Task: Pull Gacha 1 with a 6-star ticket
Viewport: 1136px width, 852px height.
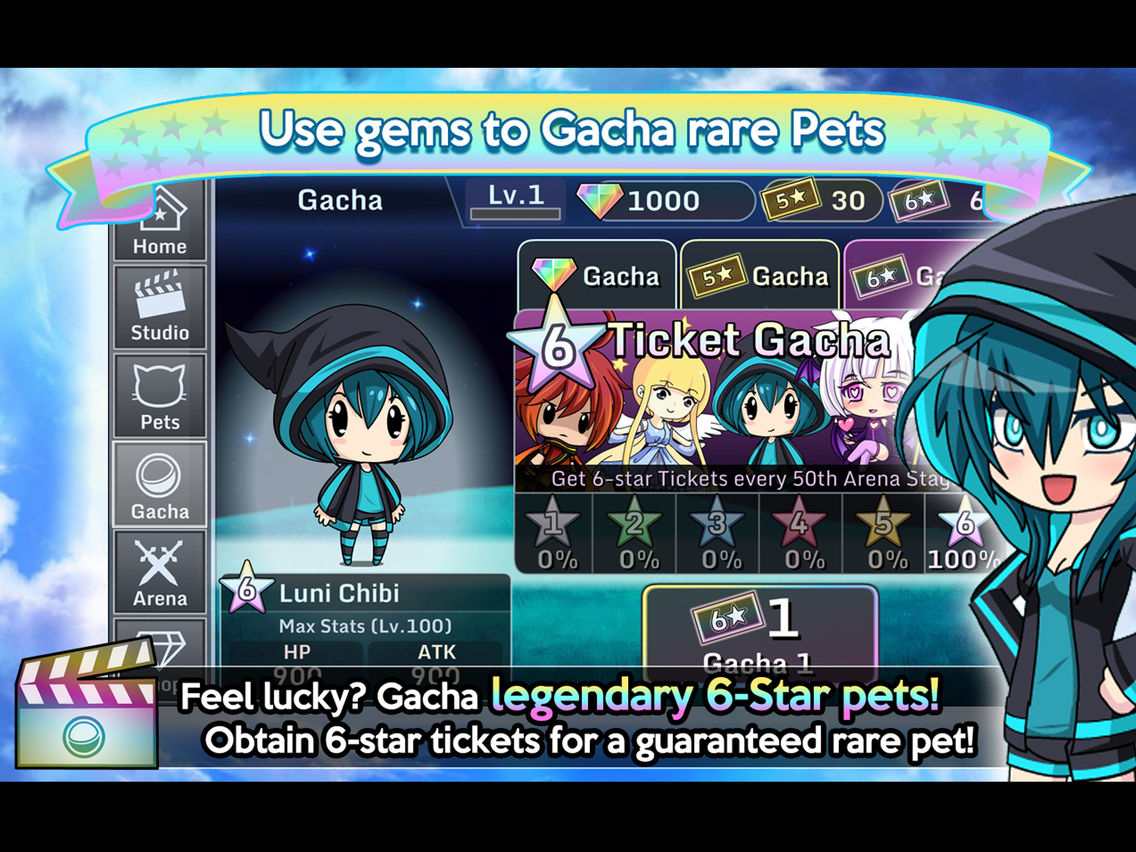Action: [760, 632]
